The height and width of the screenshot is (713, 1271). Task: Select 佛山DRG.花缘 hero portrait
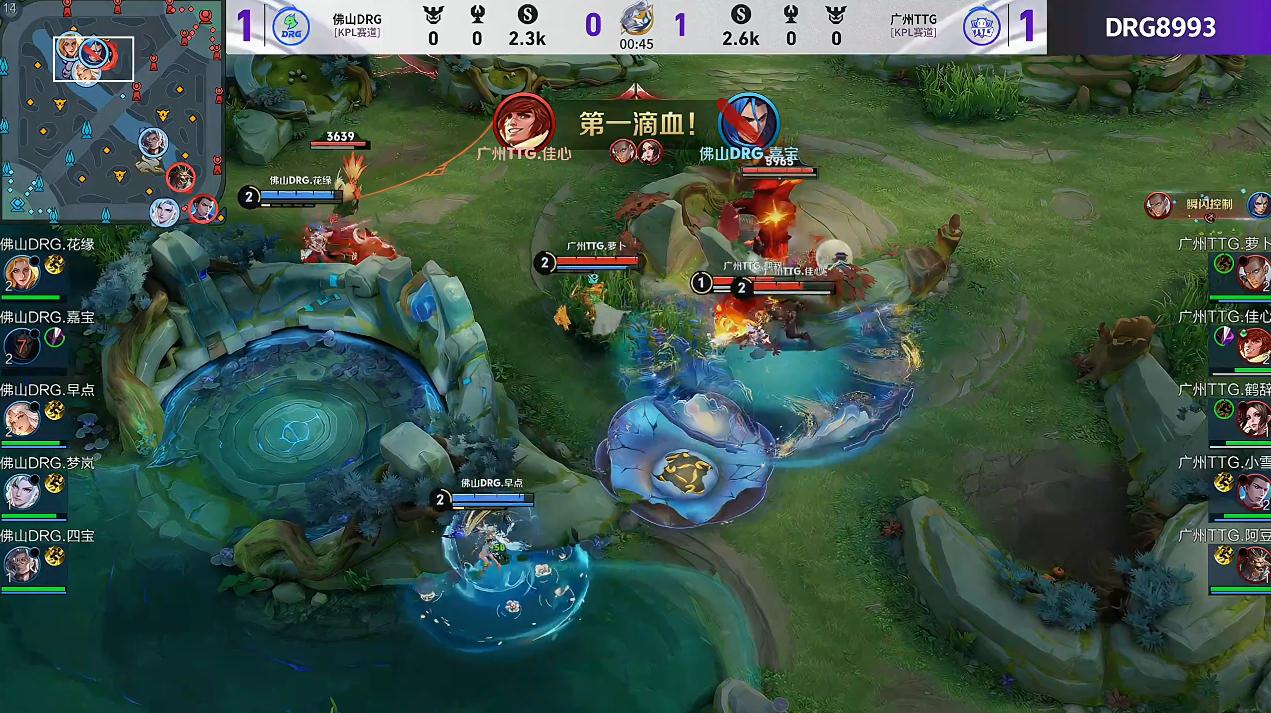point(20,272)
